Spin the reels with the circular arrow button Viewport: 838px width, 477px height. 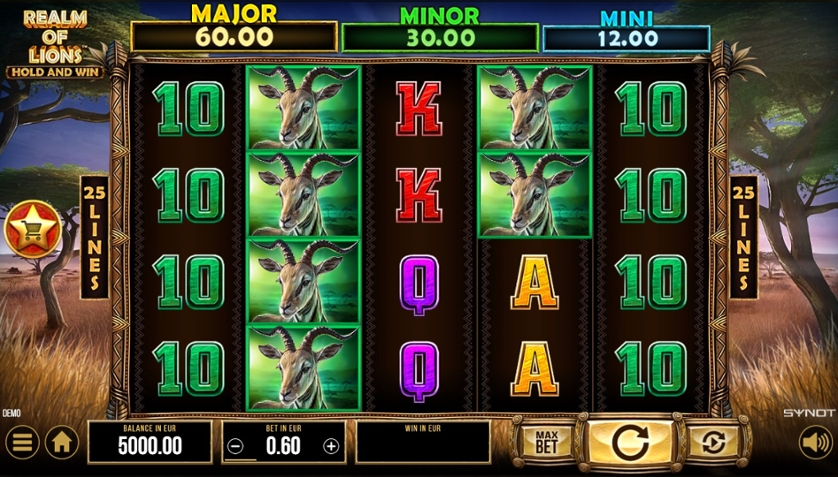coord(629,441)
